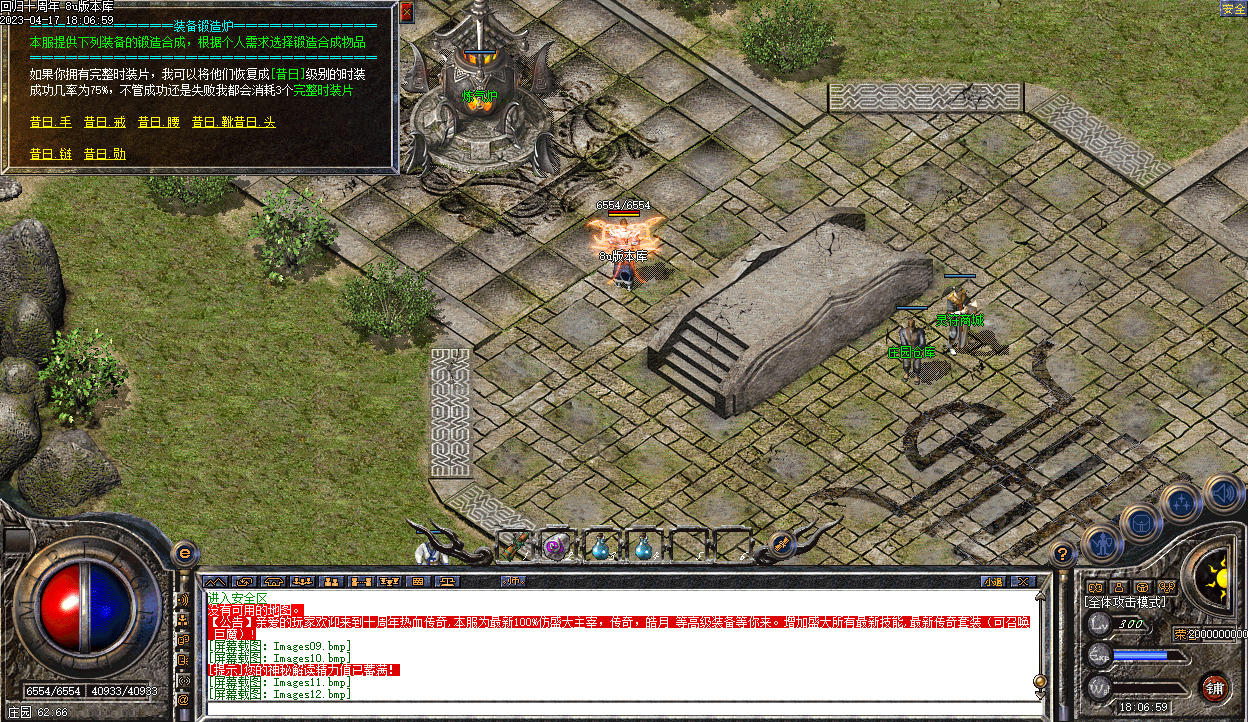The height and width of the screenshot is (722, 1248).
Task: Select the 昔日.戒 forging link
Action: (104, 122)
